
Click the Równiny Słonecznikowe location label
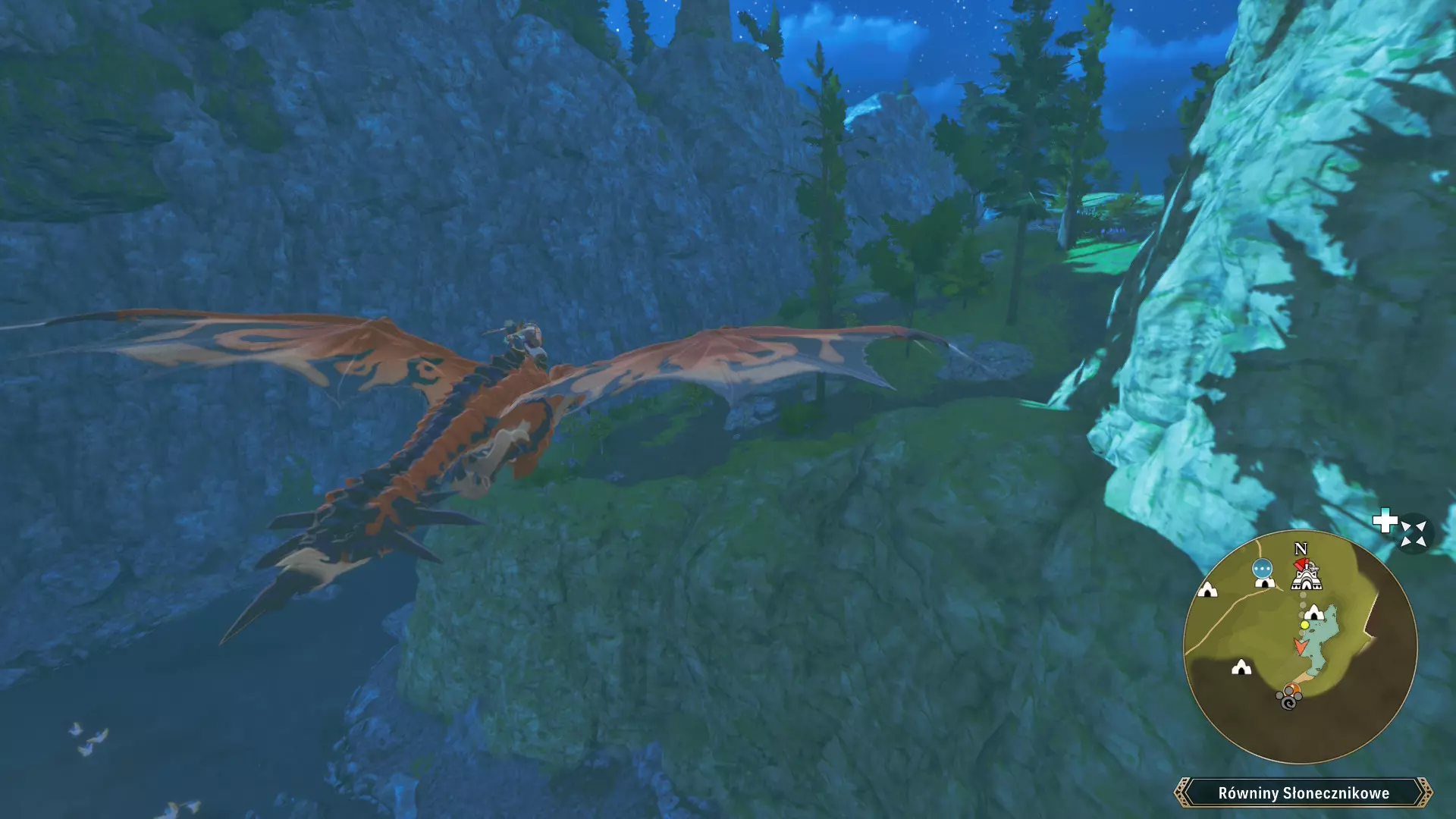click(x=1303, y=793)
